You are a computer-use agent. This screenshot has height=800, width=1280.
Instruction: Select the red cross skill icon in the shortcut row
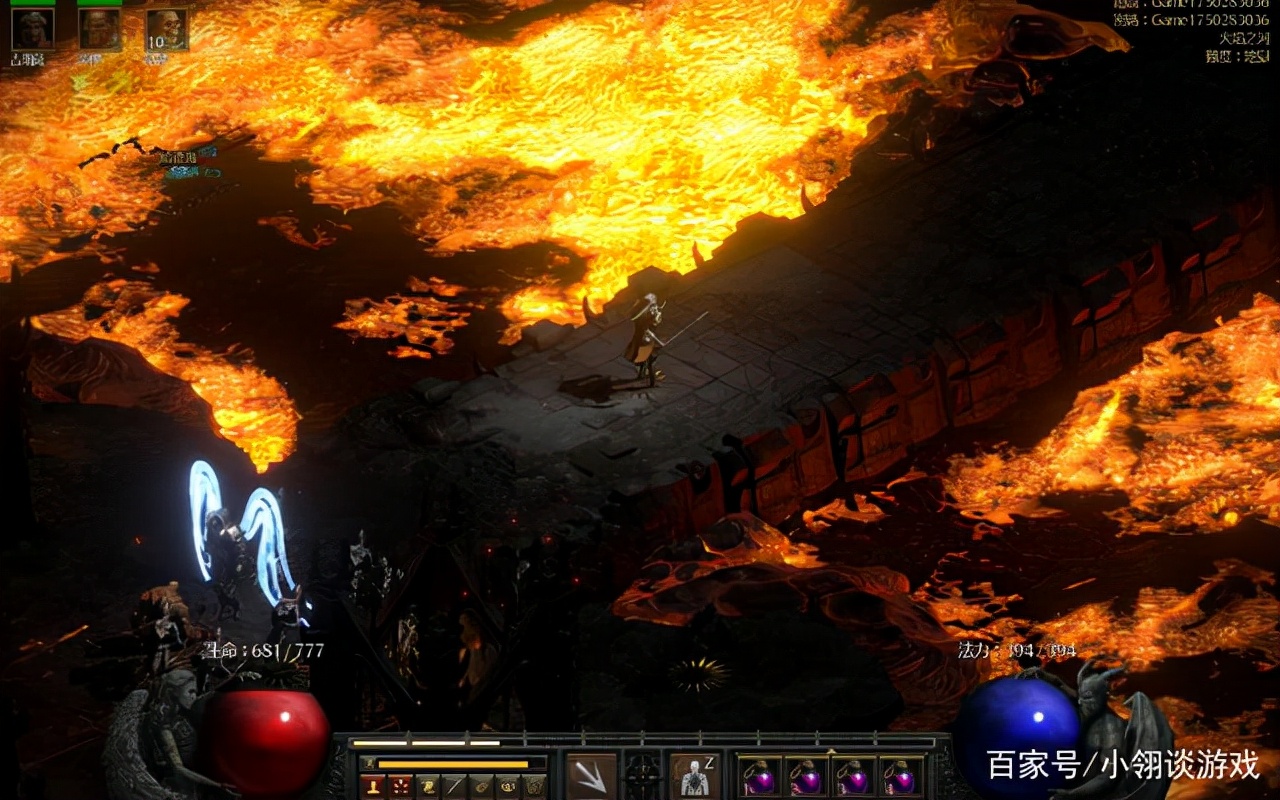(400, 784)
